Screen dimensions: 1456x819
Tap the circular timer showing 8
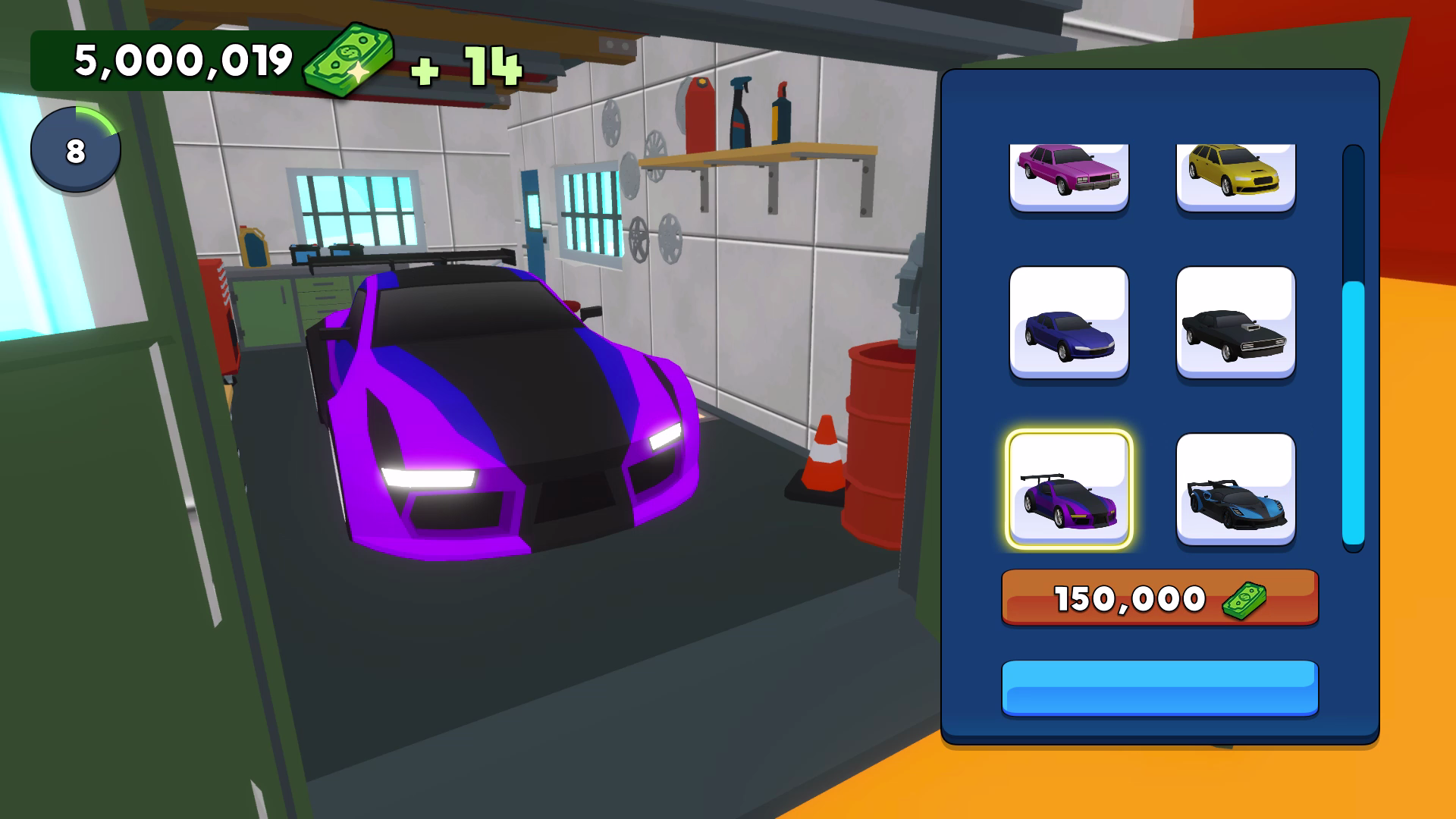tap(75, 149)
